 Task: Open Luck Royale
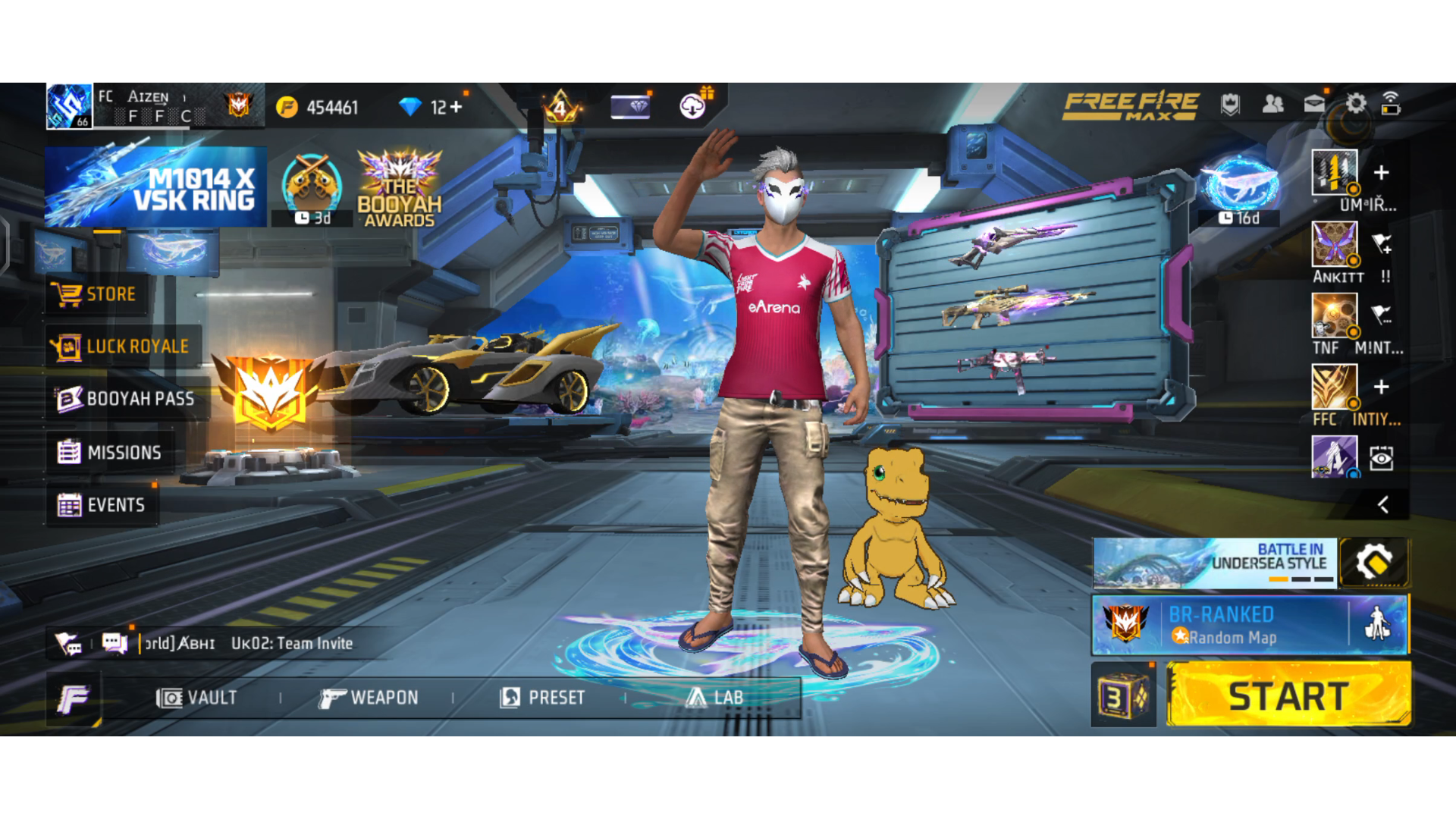click(121, 346)
